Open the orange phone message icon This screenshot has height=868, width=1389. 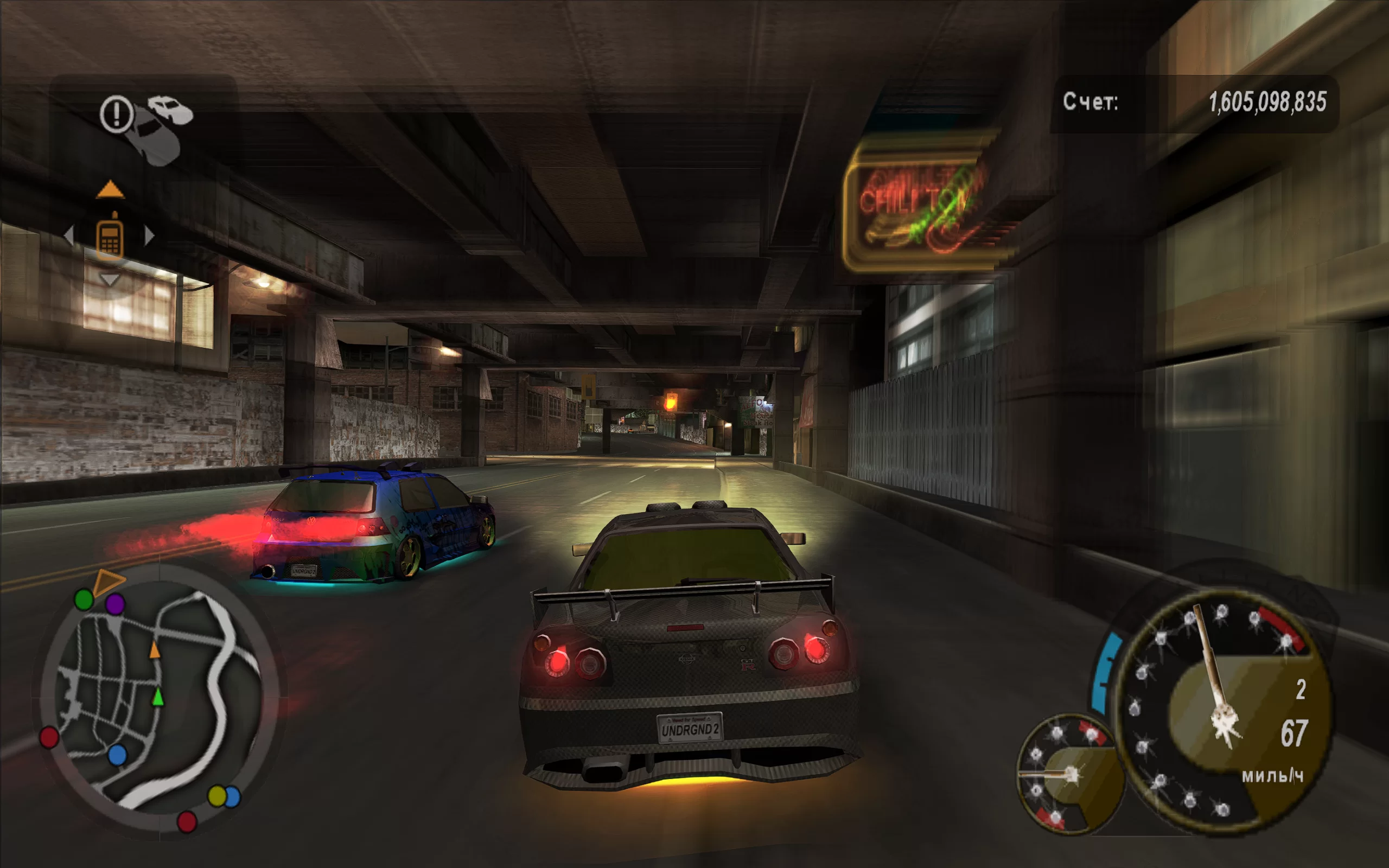(110, 237)
